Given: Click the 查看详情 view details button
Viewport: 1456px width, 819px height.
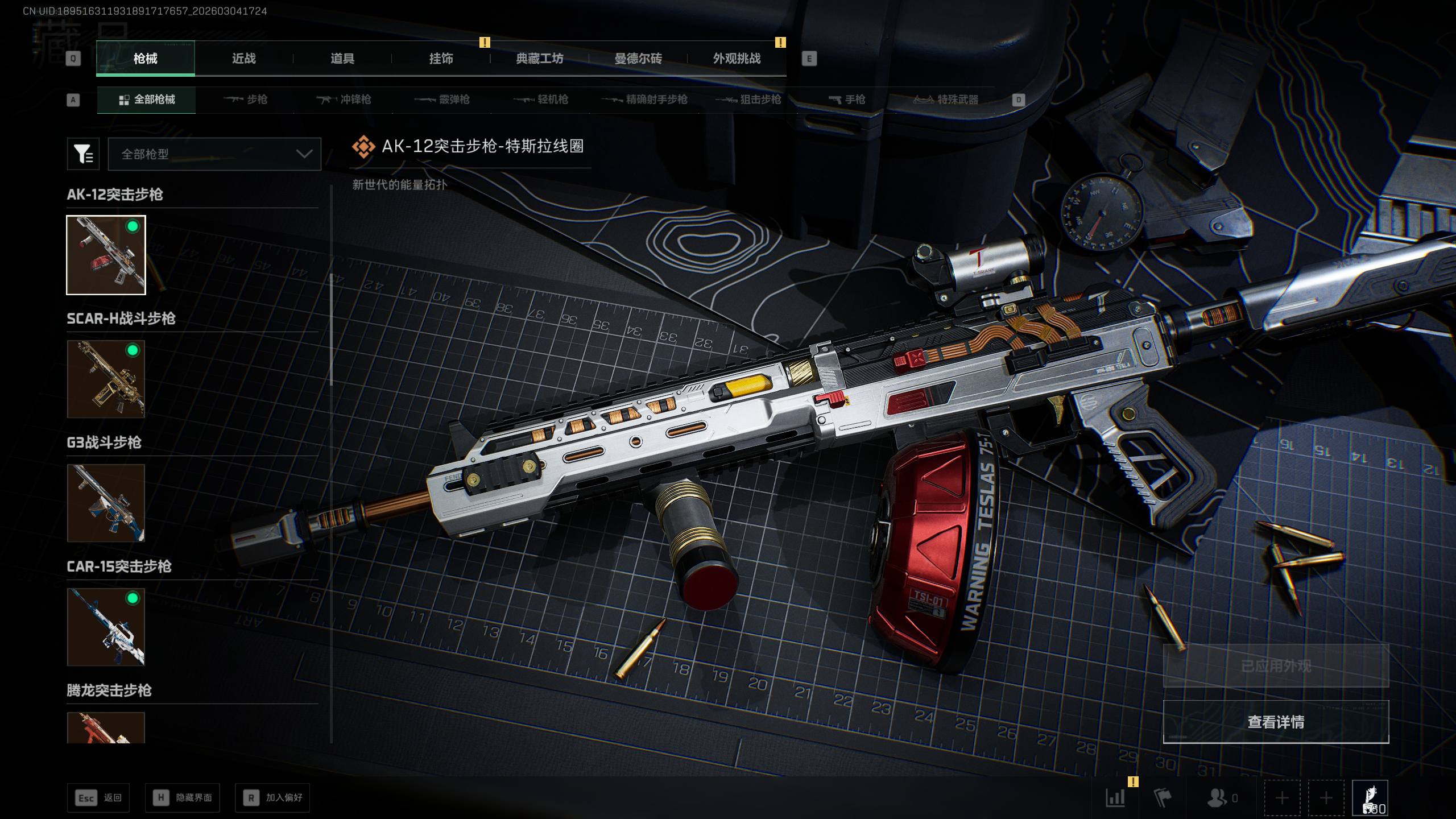Looking at the screenshot, I should click(x=1276, y=722).
